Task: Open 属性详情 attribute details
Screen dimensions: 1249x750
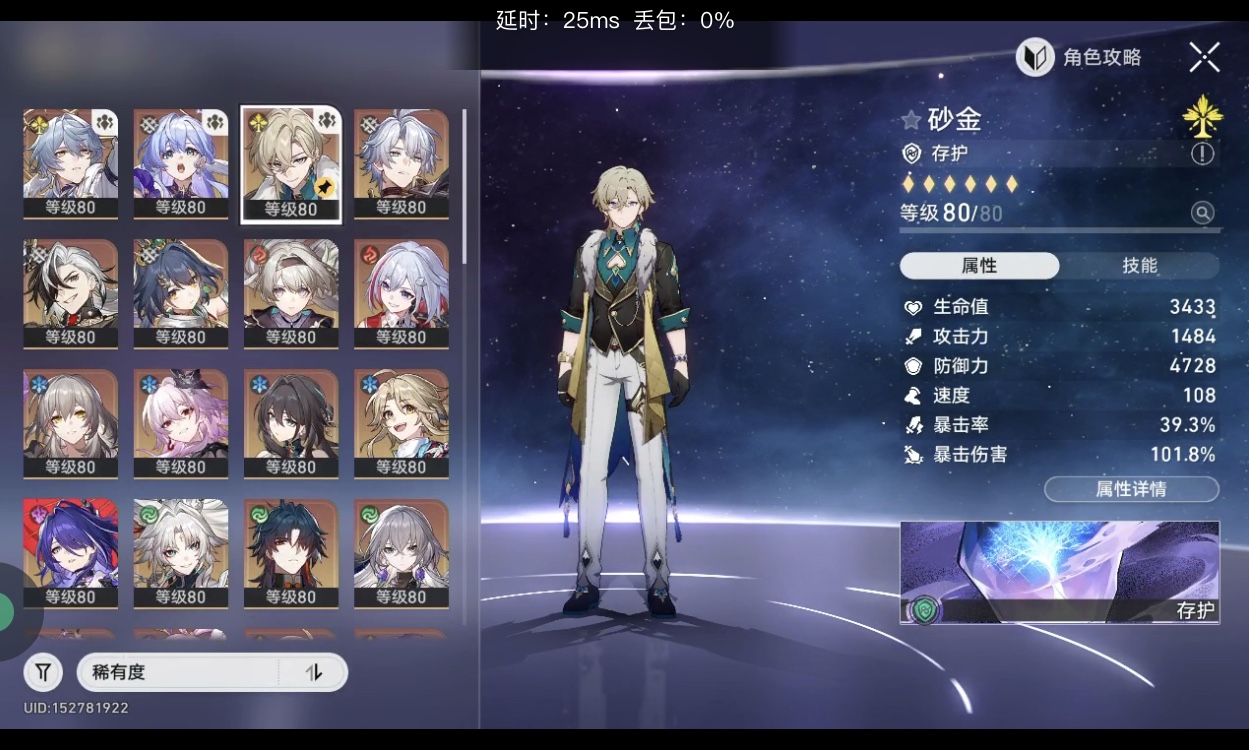Action: click(x=1131, y=489)
